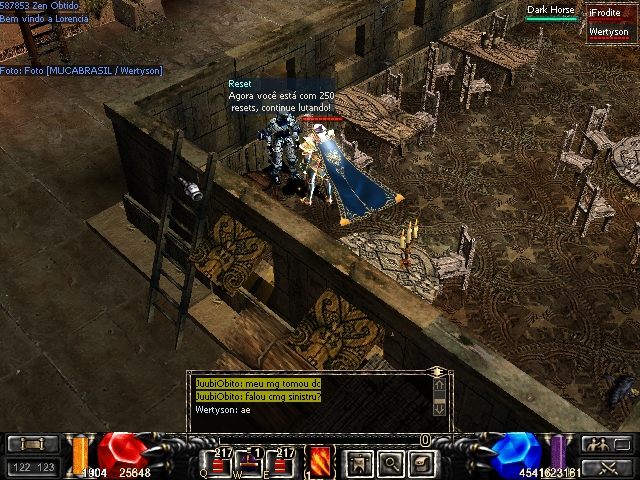Activate the flame-striped skill icon

click(x=321, y=461)
